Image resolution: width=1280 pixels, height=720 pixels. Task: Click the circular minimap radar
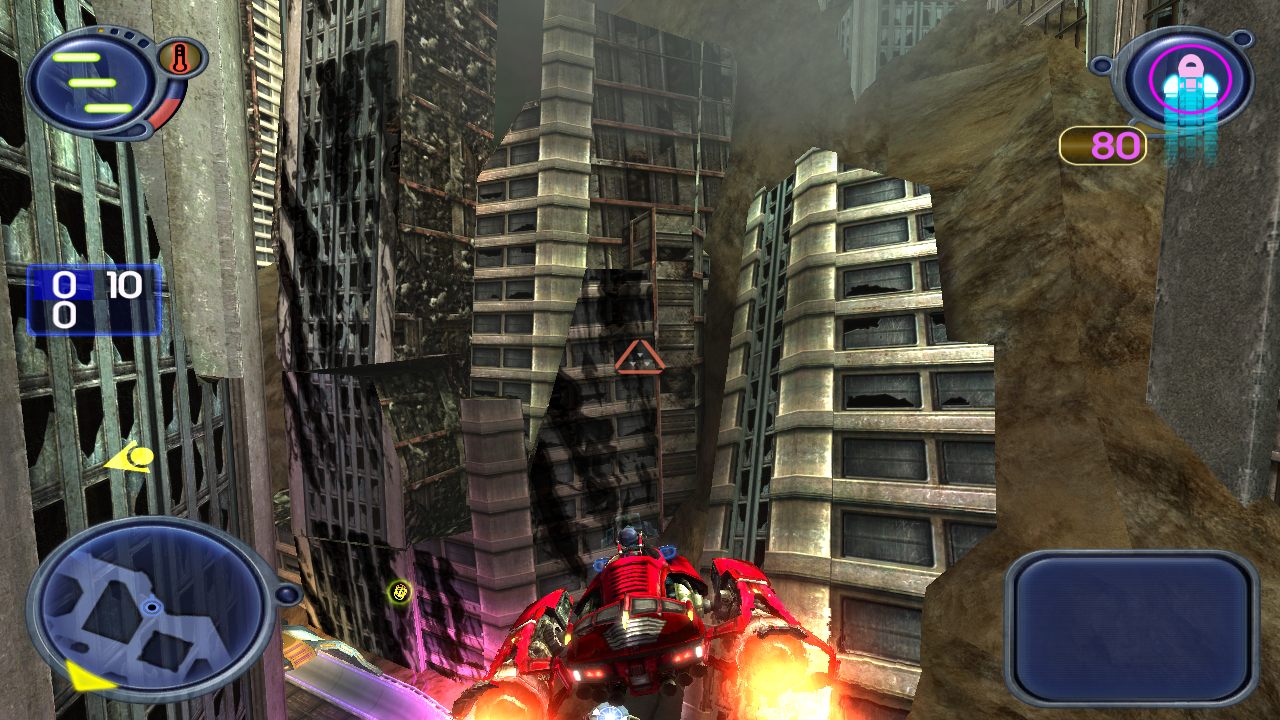tap(150, 607)
